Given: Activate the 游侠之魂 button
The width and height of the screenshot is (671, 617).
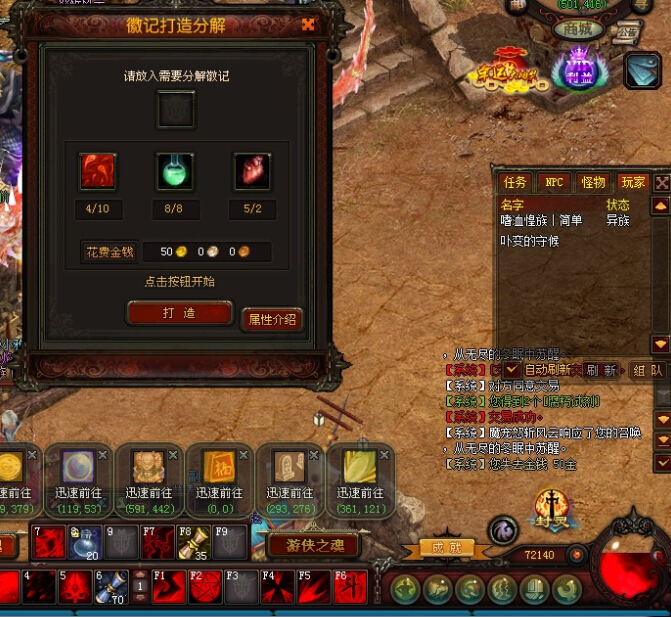Looking at the screenshot, I should tap(314, 545).
